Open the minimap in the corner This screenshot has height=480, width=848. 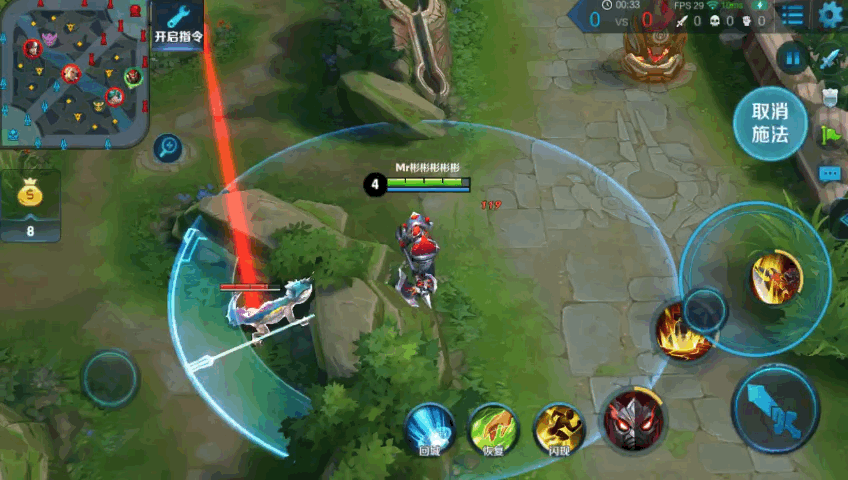click(75, 73)
